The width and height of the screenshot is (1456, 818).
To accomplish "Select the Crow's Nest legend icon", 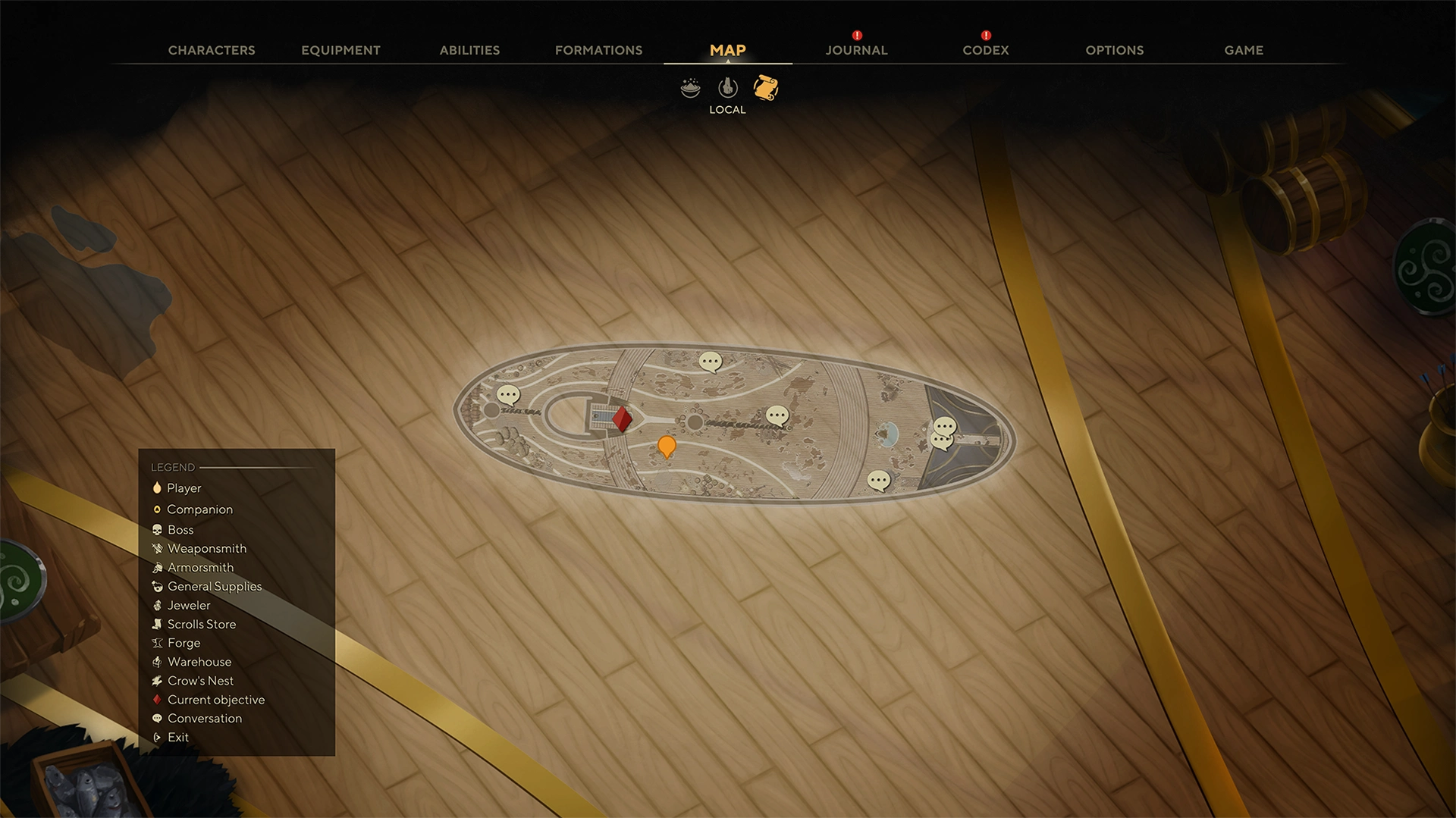I will 158,681.
